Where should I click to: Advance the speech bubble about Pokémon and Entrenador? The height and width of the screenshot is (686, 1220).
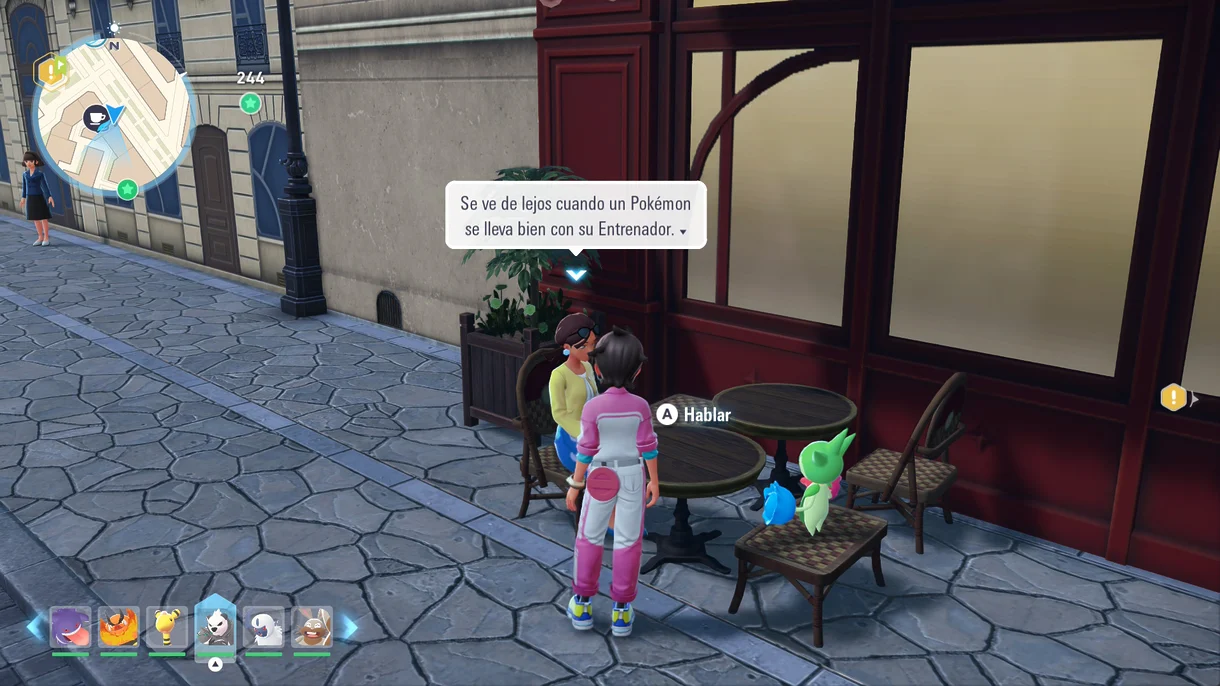point(576,215)
